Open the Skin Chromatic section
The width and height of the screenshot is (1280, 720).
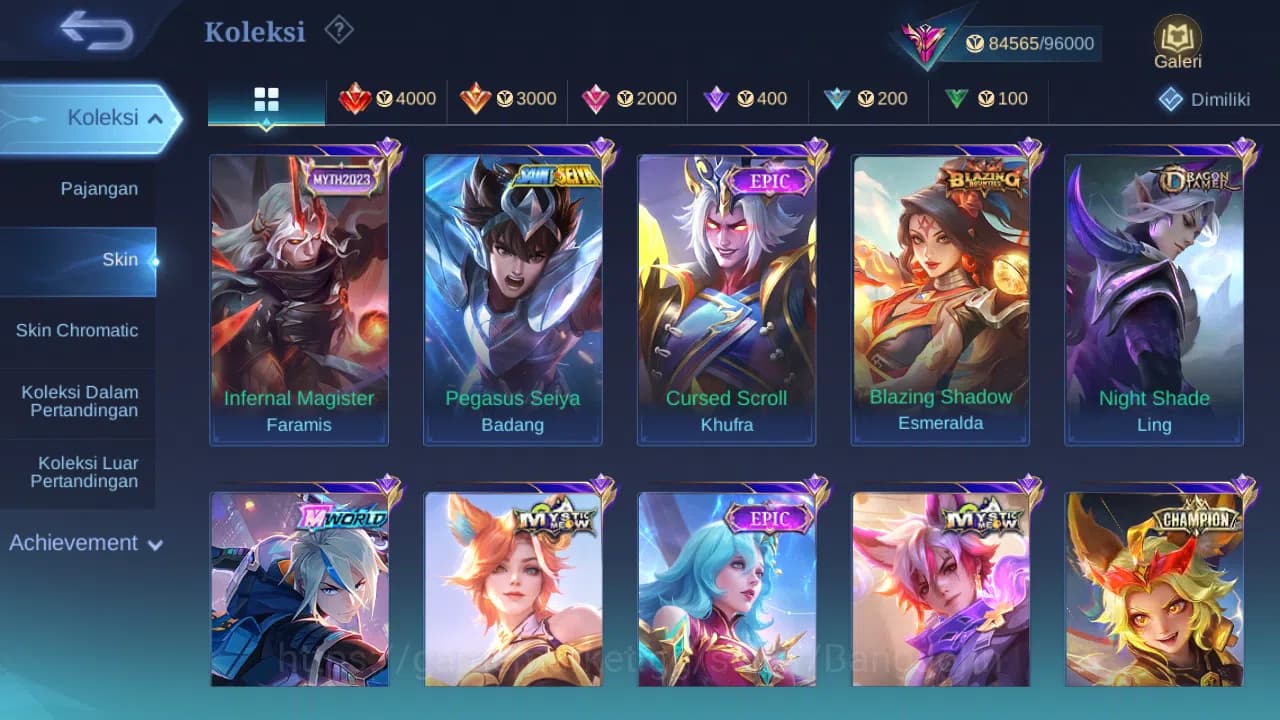click(78, 330)
